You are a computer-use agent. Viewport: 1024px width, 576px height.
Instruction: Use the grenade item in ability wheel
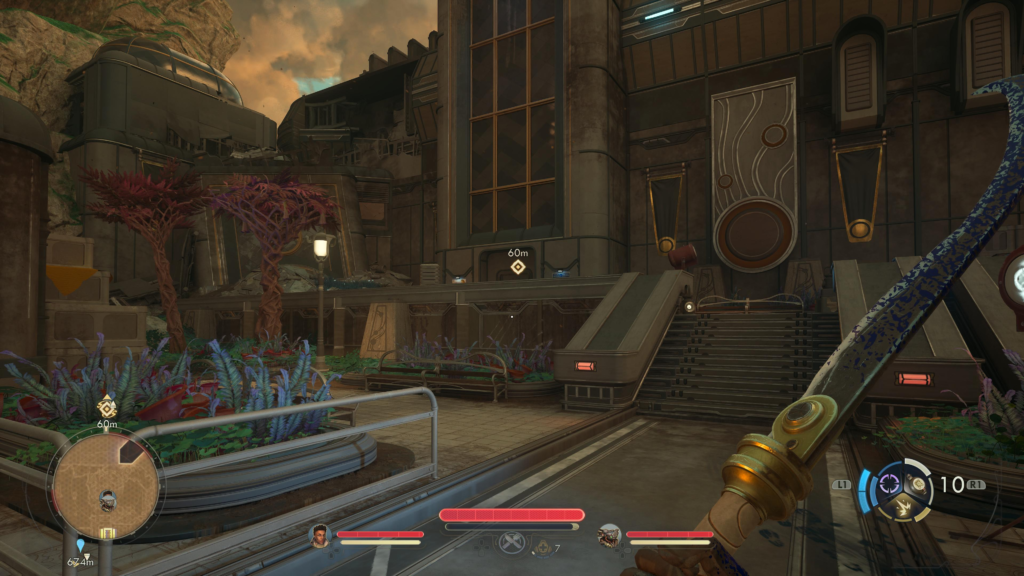tap(912, 484)
